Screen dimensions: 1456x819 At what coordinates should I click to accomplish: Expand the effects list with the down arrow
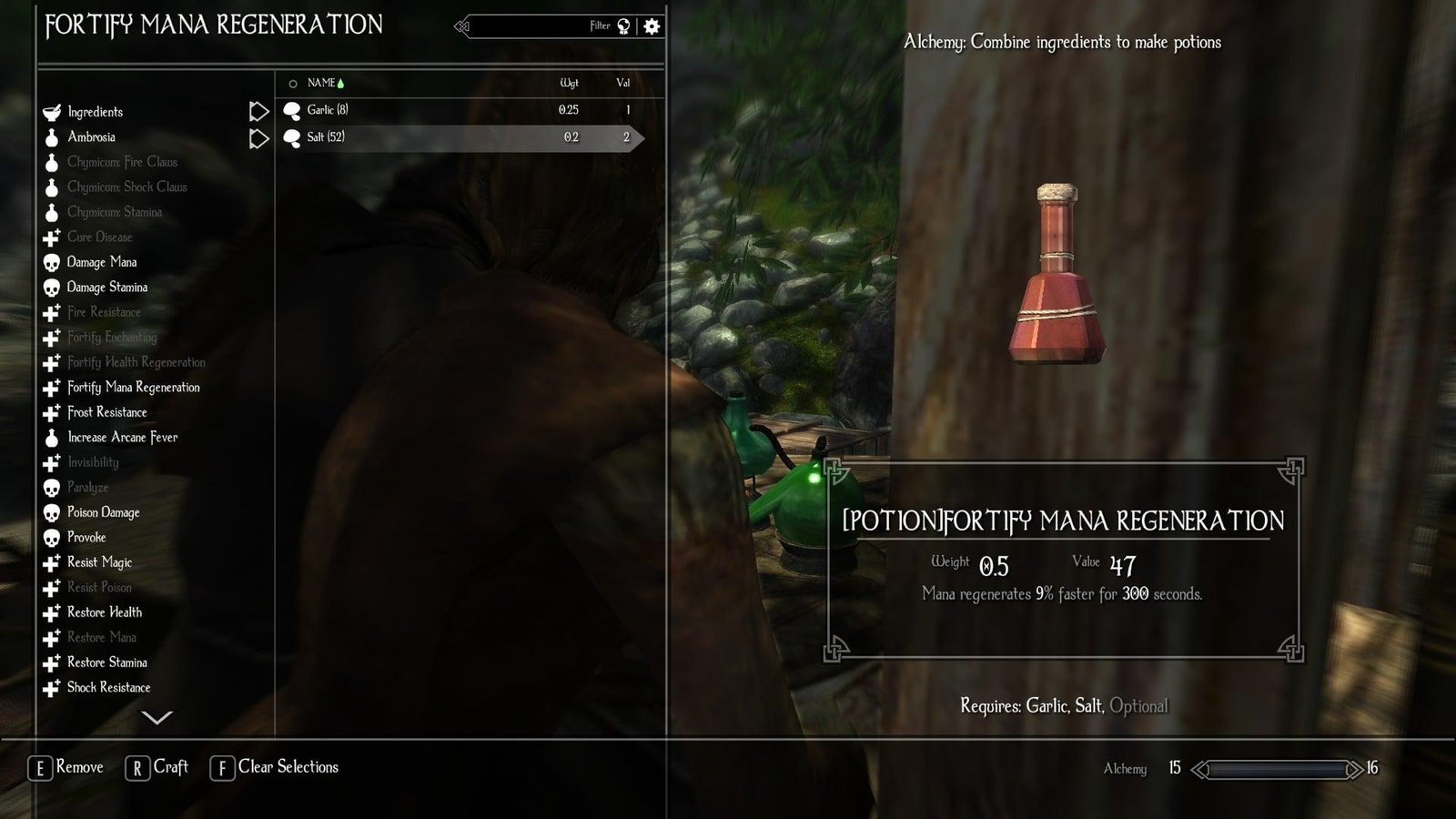coord(158,718)
